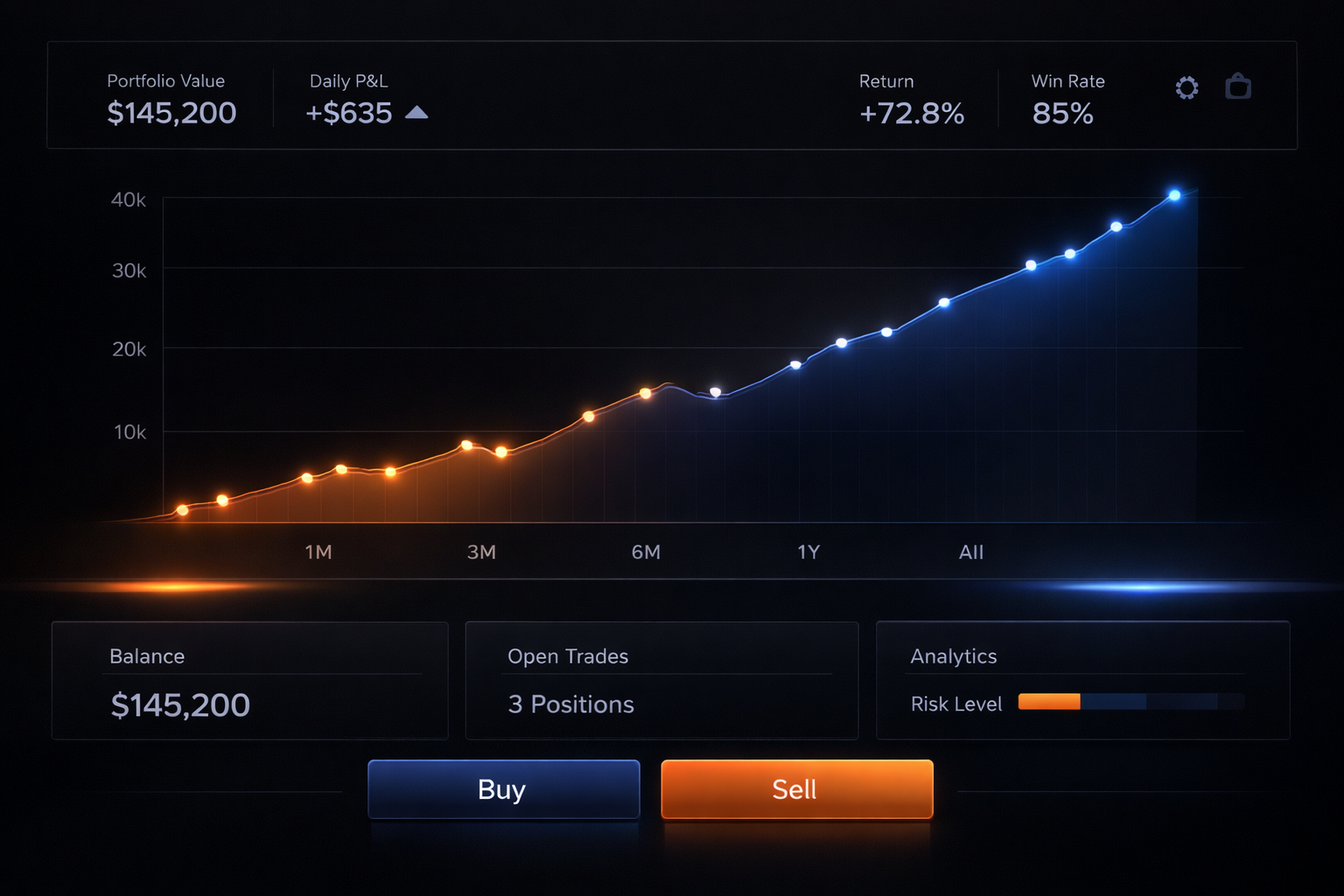Screen dimensions: 1344x896
Task: Click the Daily P&L up arrow indicator
Action: [x=417, y=112]
